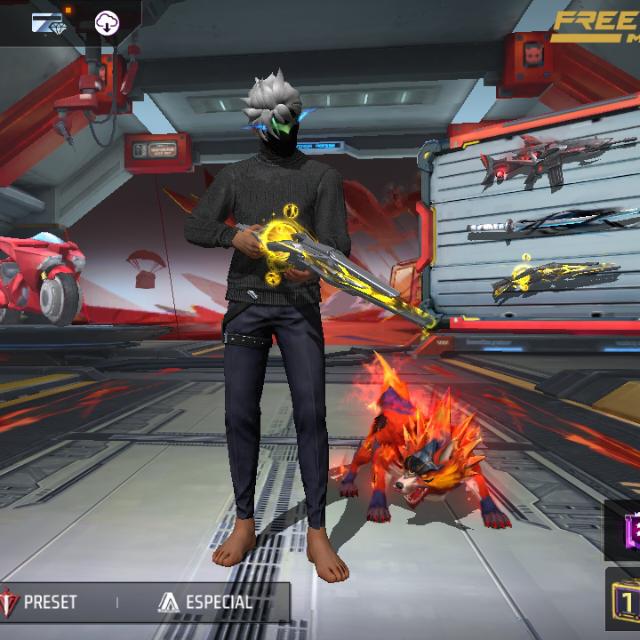Select the ESPECIAL button

pos(205,603)
